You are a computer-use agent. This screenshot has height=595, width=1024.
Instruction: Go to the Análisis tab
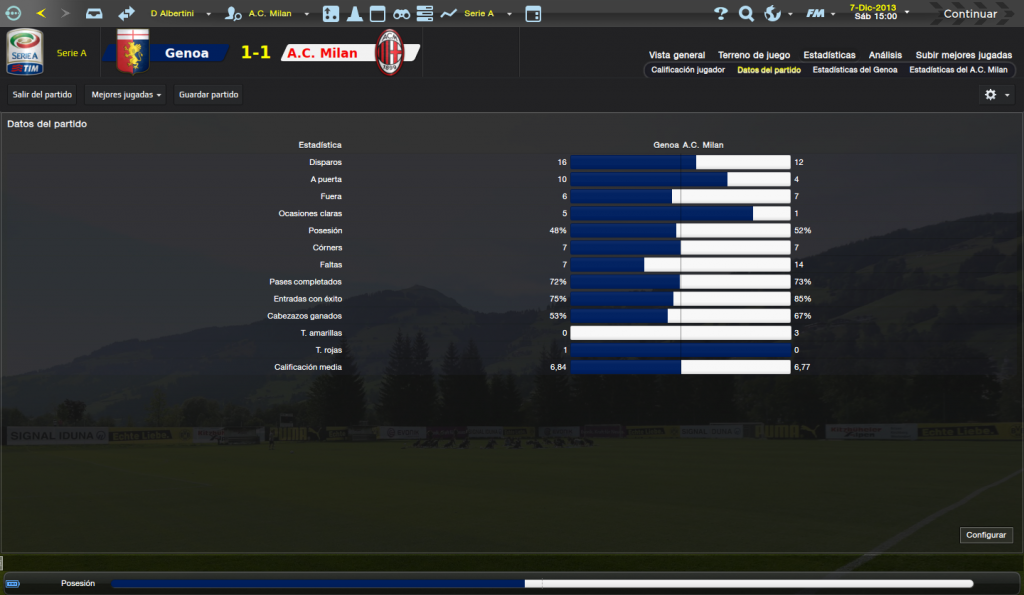(x=885, y=55)
